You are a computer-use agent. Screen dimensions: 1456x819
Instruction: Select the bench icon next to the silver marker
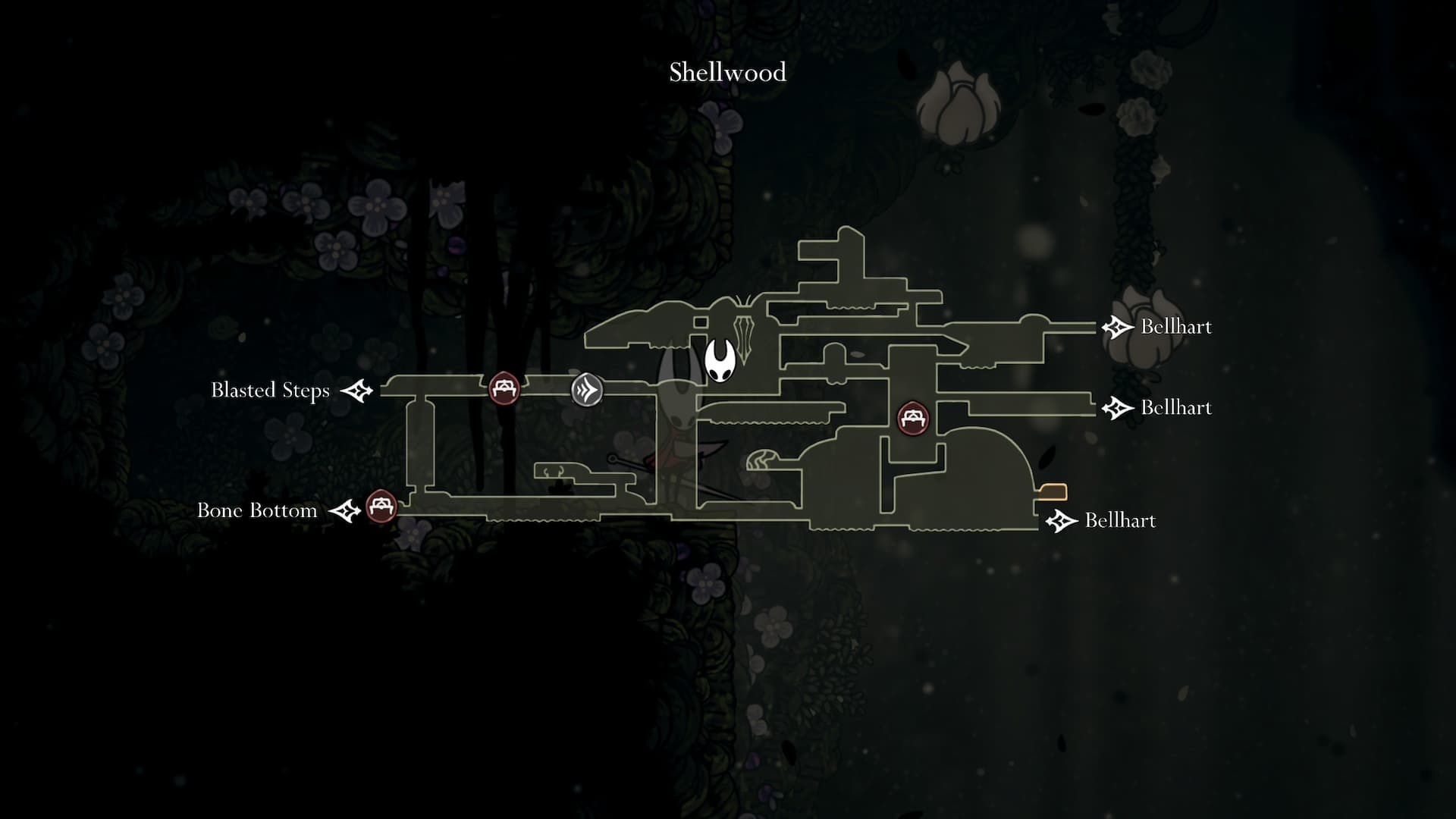tap(504, 388)
